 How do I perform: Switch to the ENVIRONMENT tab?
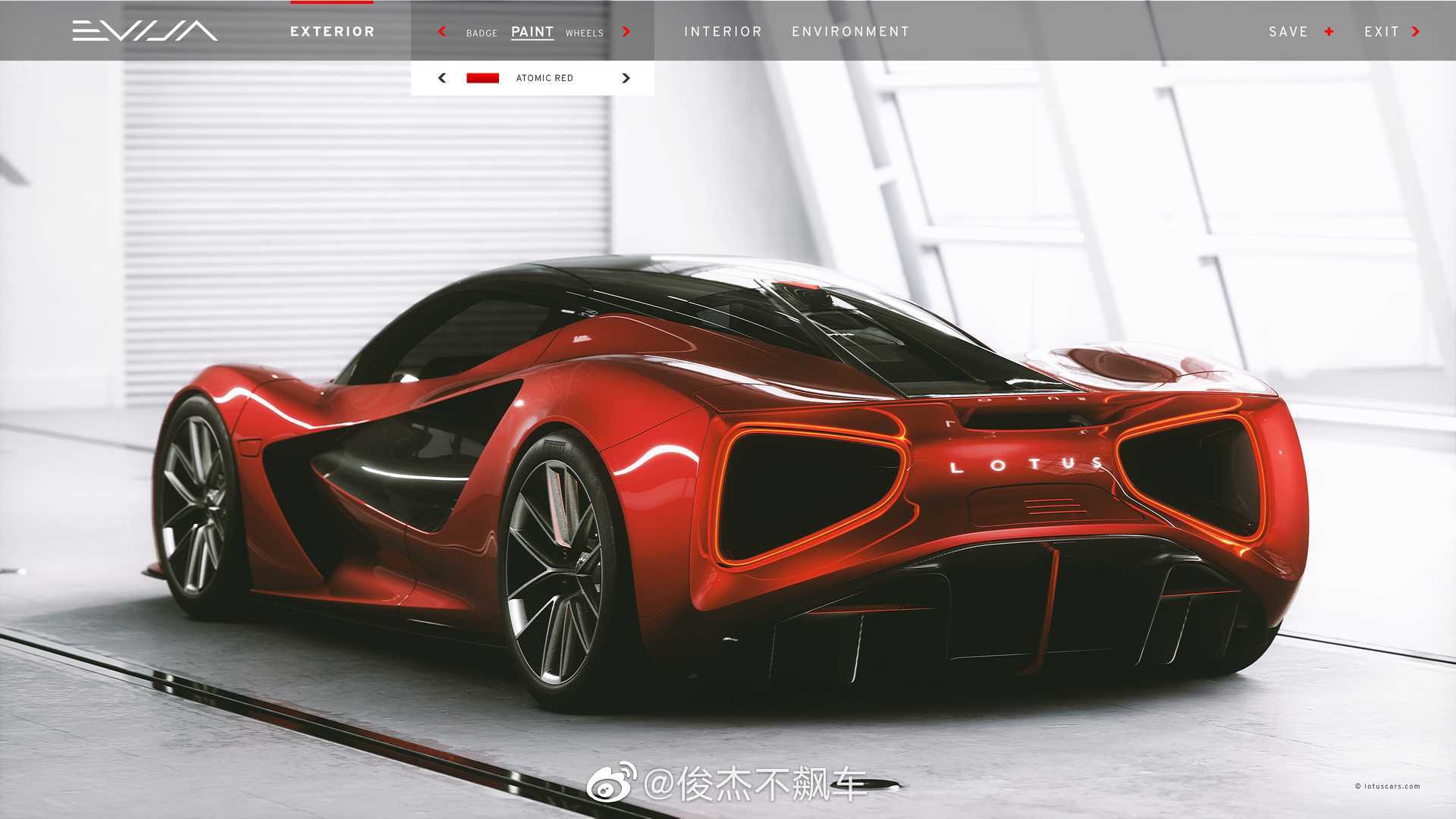point(849,31)
